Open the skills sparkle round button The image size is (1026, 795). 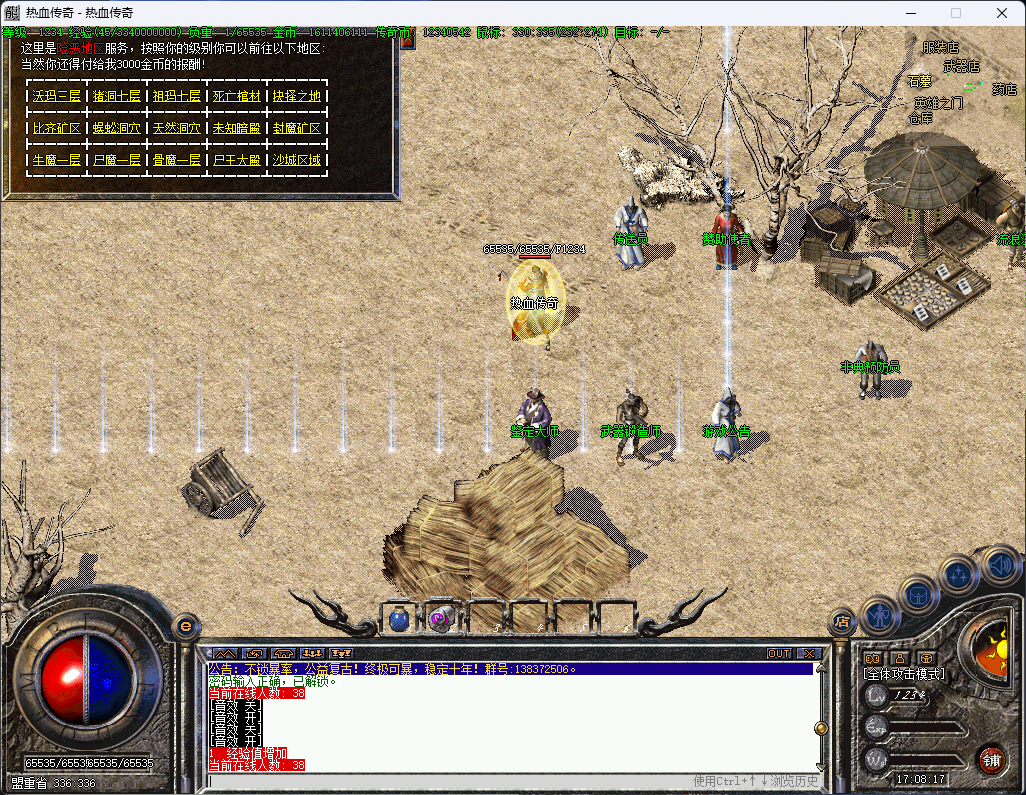point(959,577)
